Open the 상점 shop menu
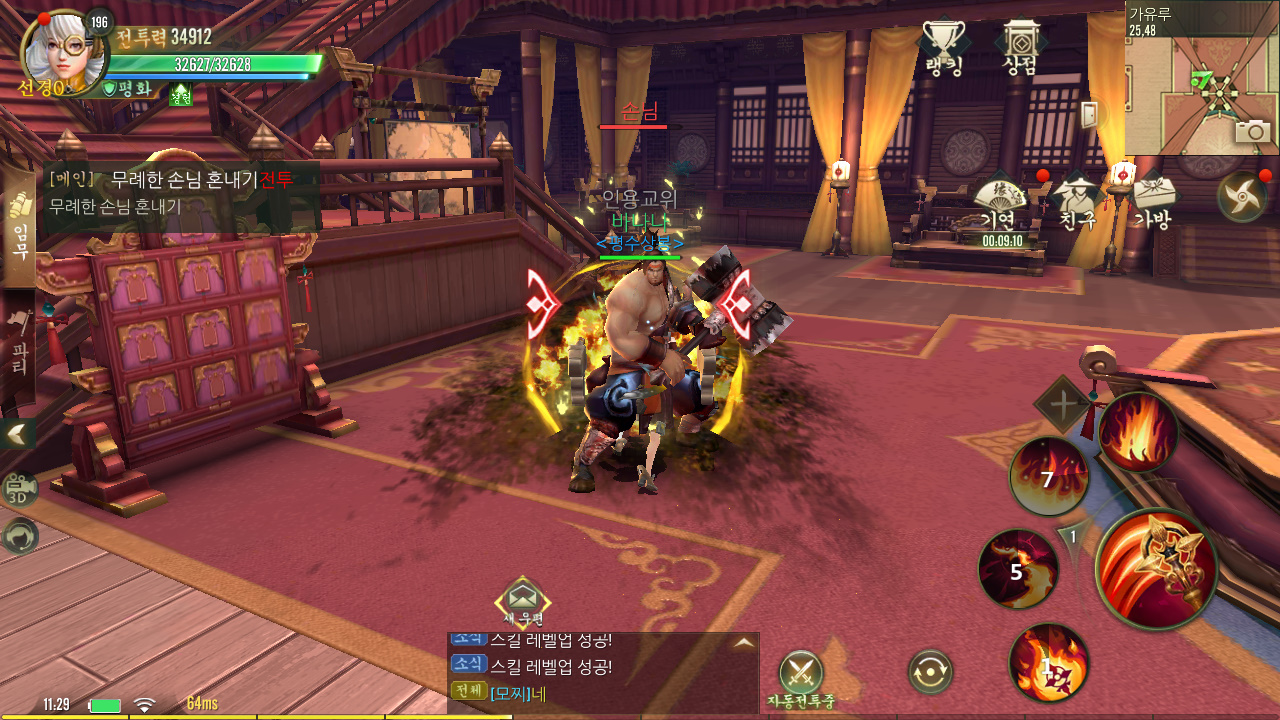Viewport: 1280px width, 720px height. 1019,47
